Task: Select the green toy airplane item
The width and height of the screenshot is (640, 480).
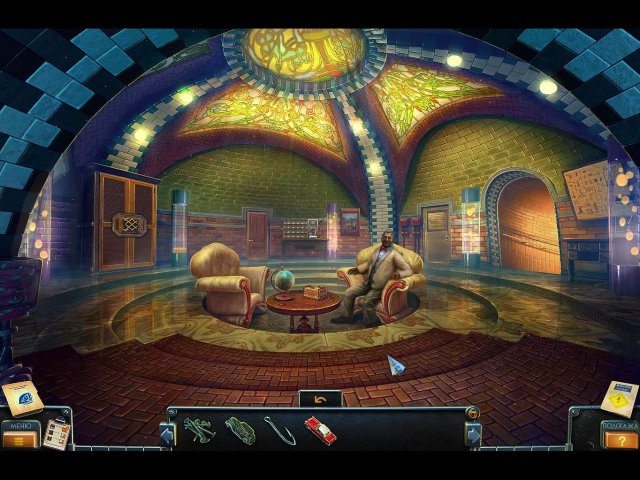Action: (197, 429)
